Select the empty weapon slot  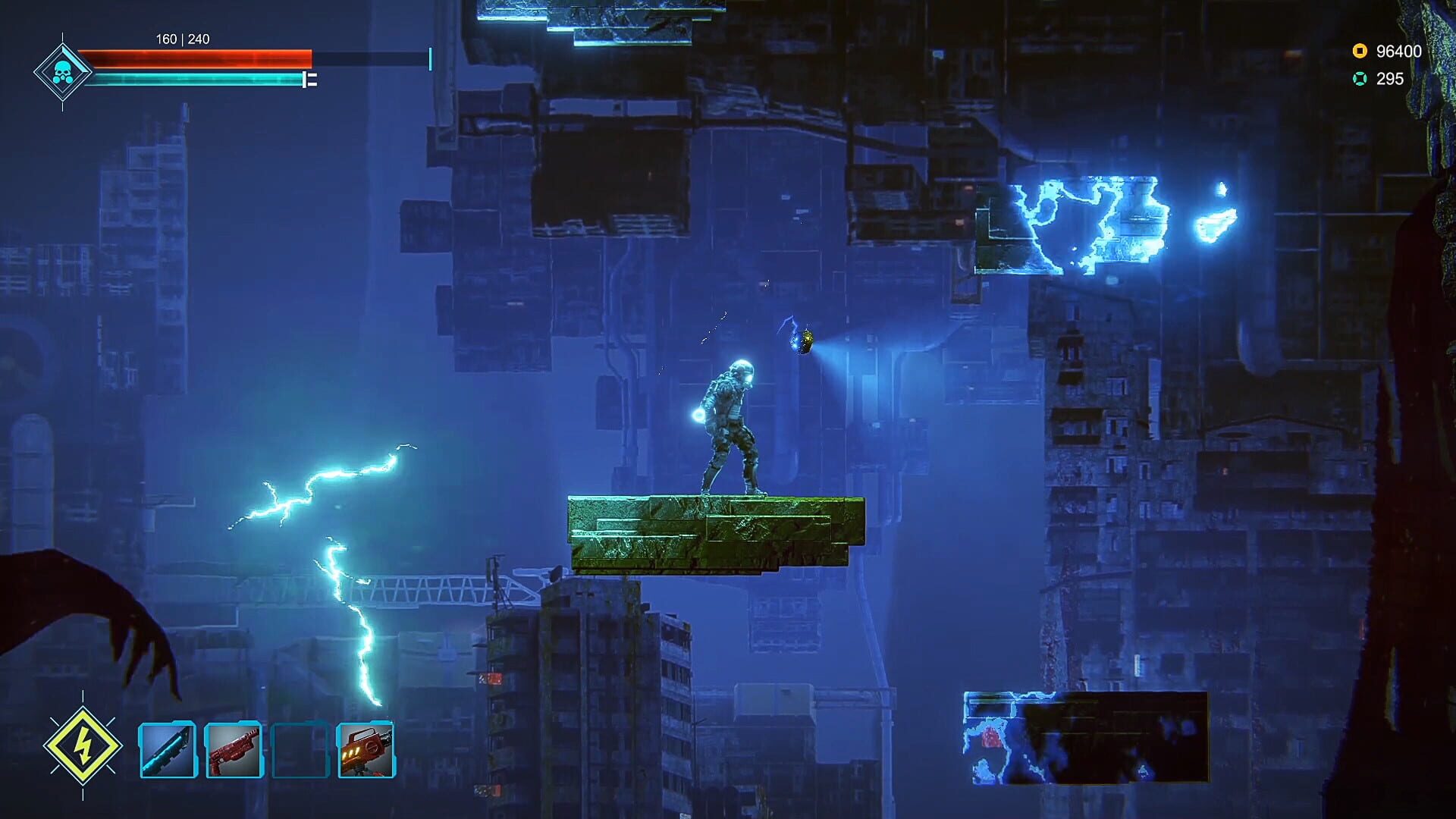[x=300, y=750]
